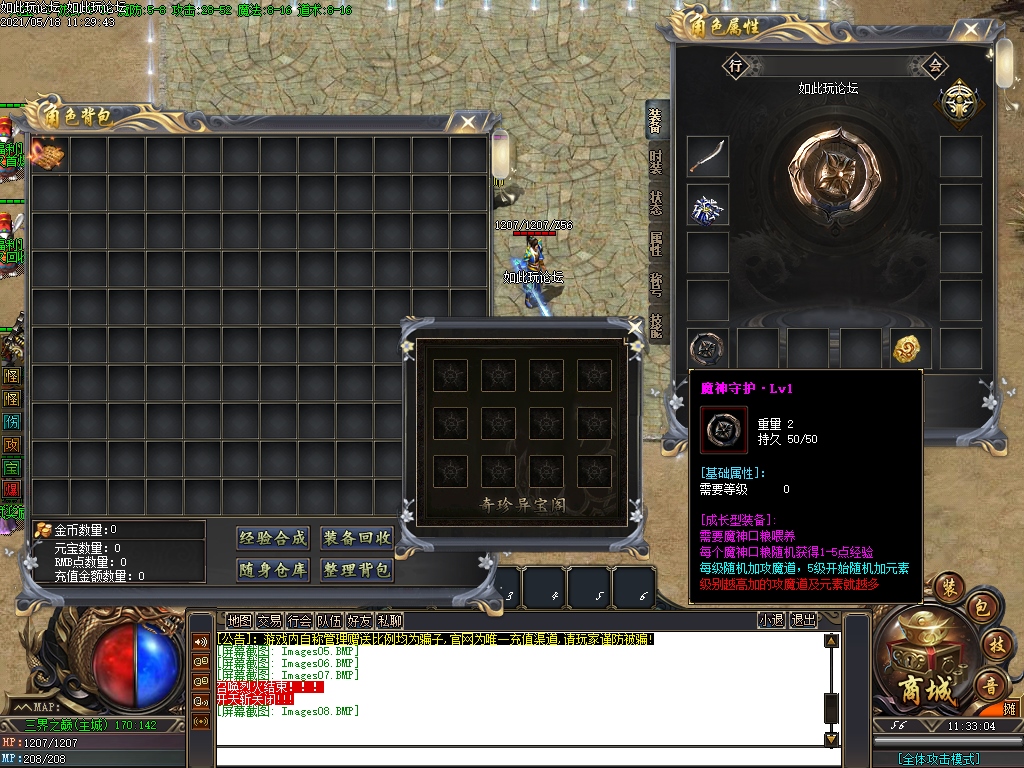Select the golden charm equipment slot
Screen dimensions: 1024x768
click(911, 348)
